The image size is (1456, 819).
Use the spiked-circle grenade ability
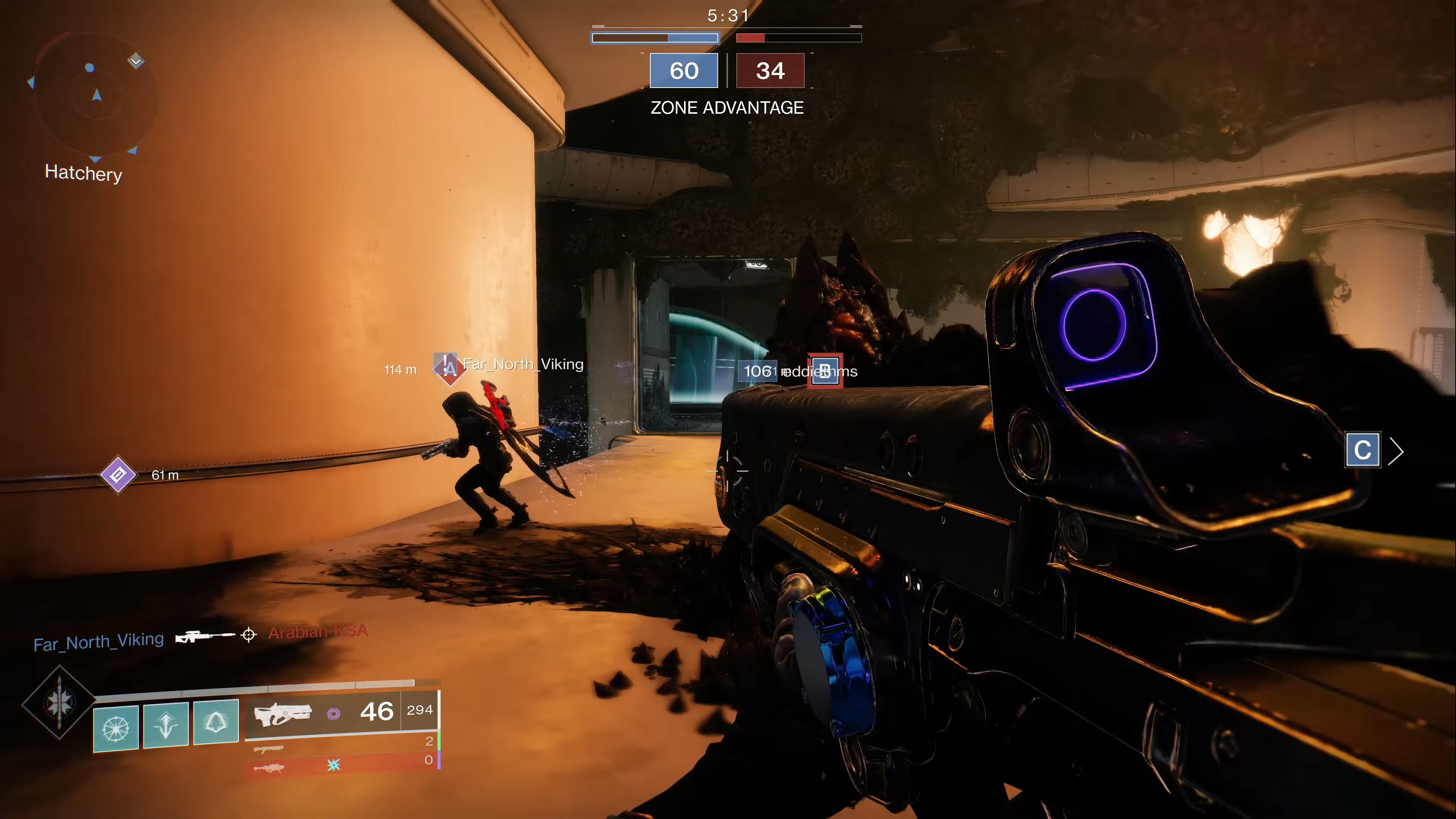116,728
